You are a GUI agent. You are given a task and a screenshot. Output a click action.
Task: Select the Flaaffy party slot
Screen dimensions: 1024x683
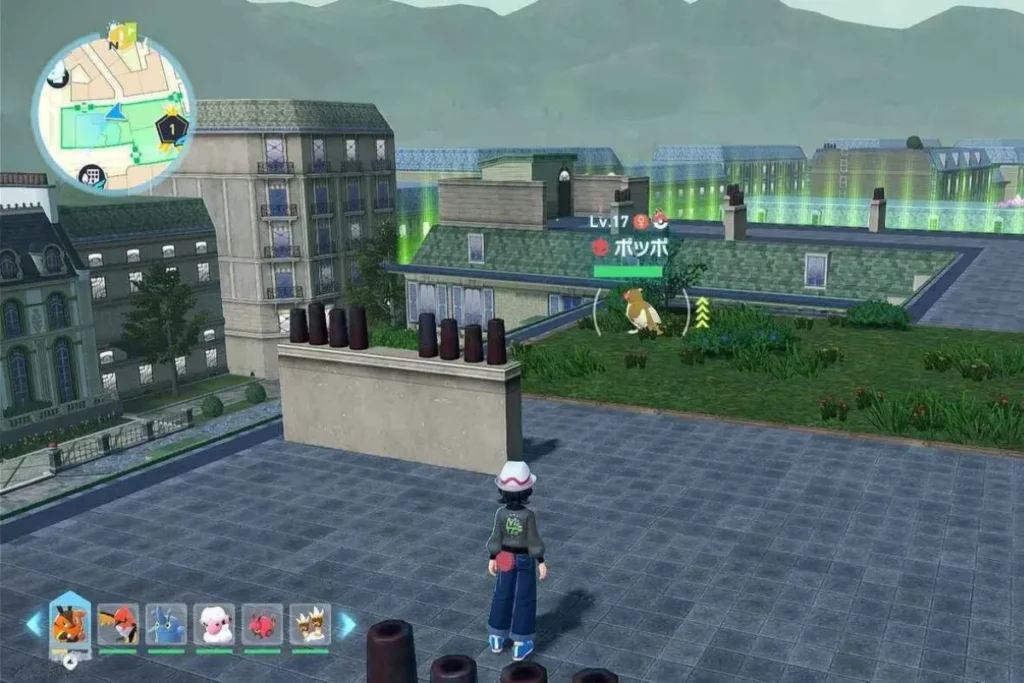(x=214, y=625)
